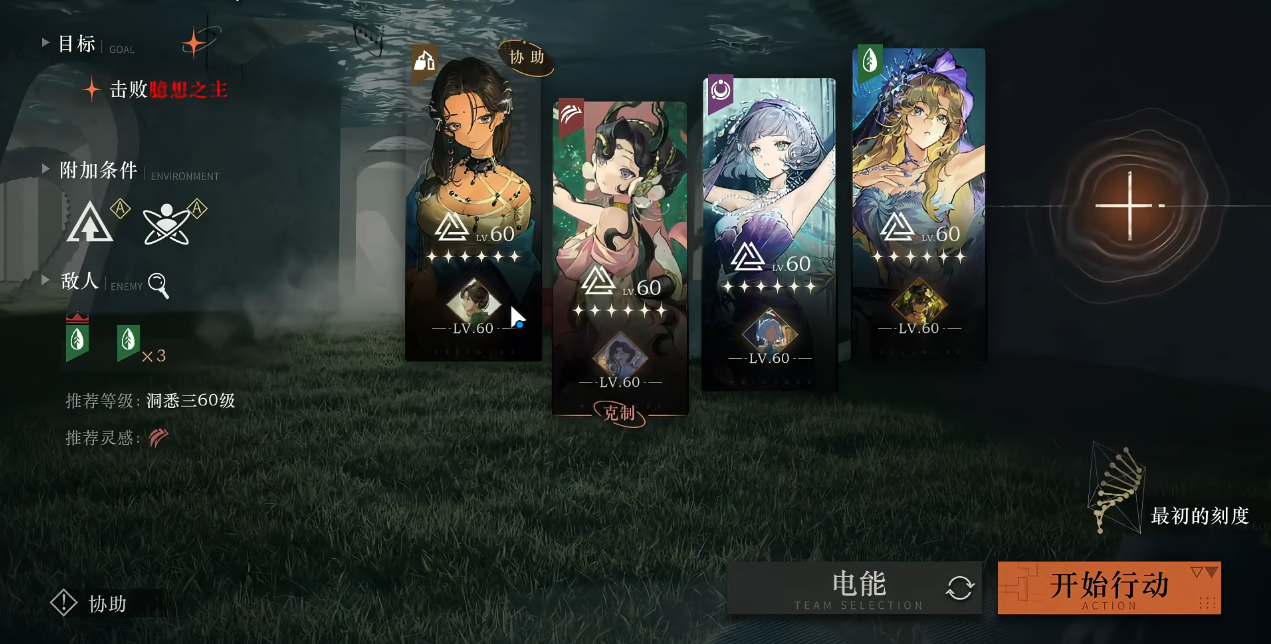Start the battle with 开始行动

pyautogui.click(x=1108, y=587)
